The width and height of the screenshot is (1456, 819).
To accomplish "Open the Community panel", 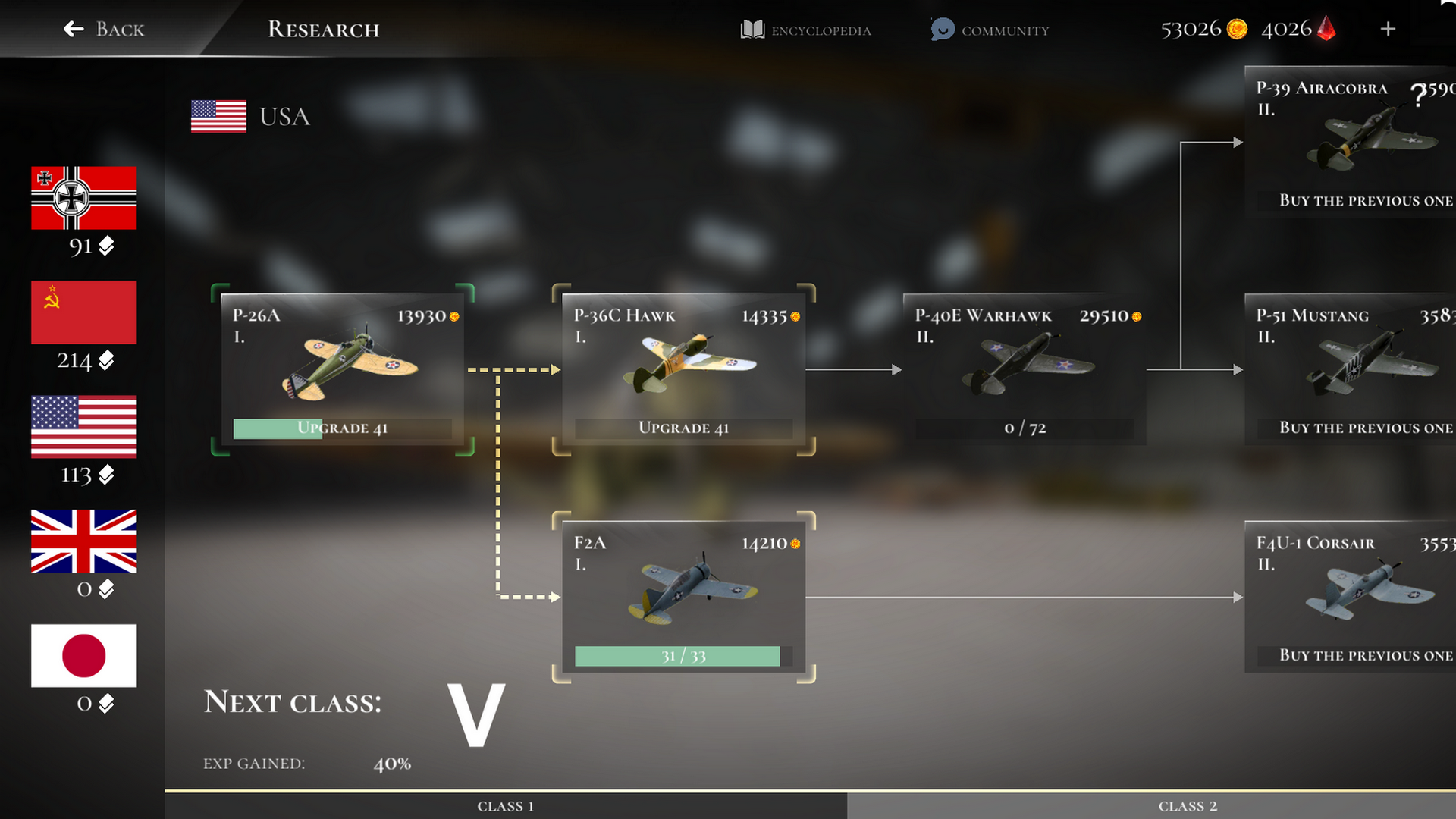I will point(990,30).
